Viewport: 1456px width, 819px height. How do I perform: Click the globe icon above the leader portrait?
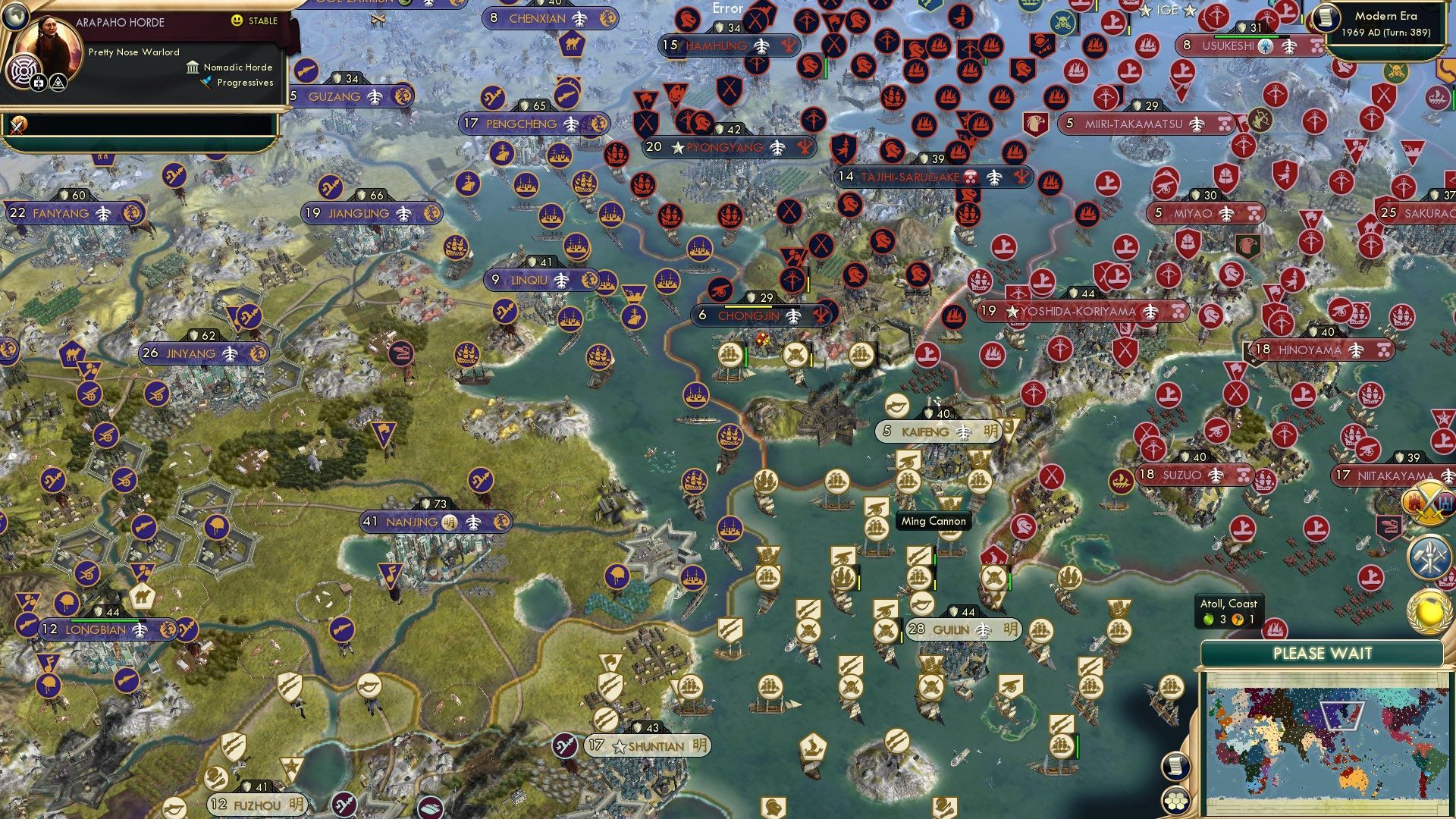[15, 18]
